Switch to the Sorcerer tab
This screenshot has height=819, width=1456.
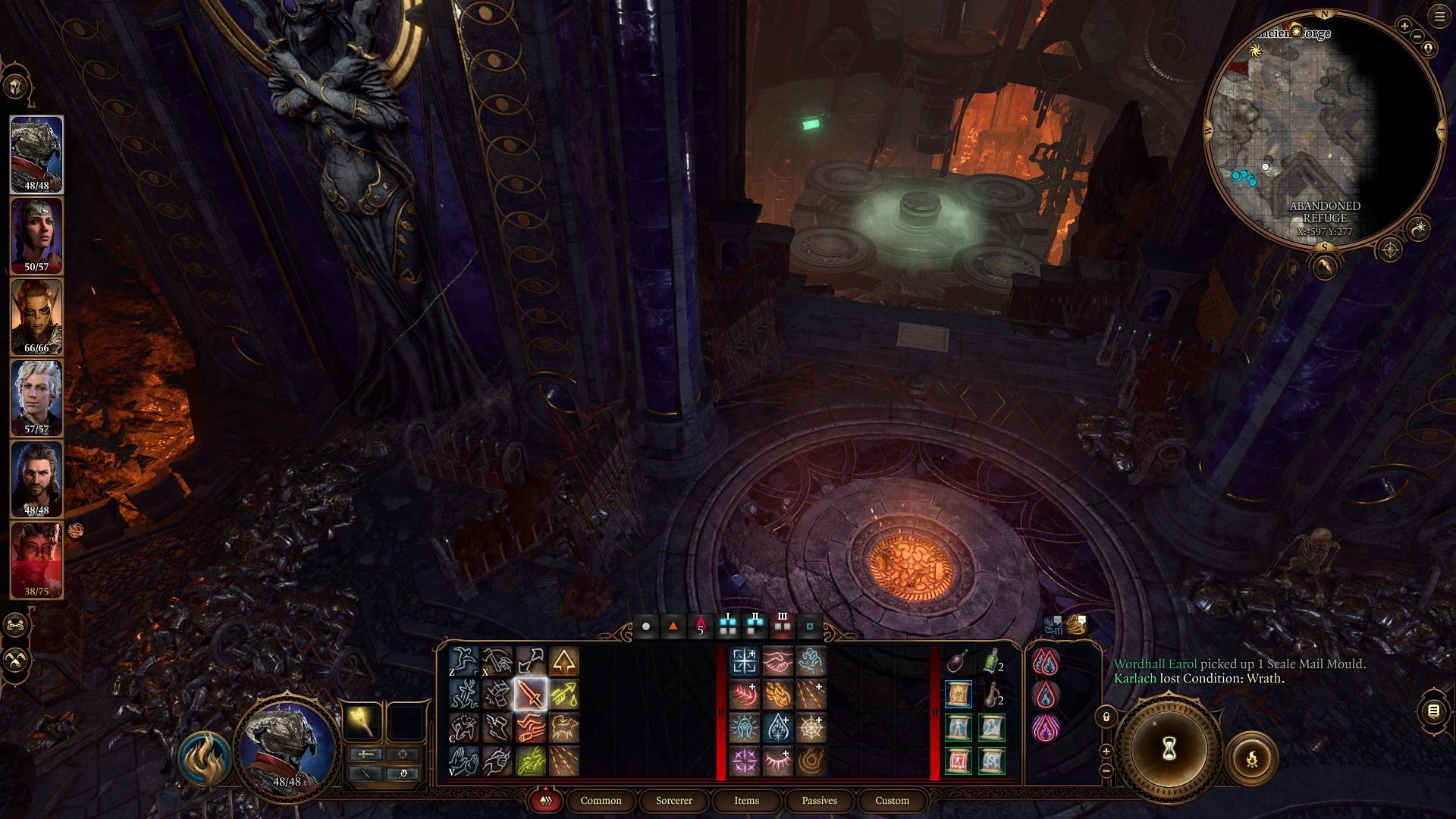(x=673, y=801)
